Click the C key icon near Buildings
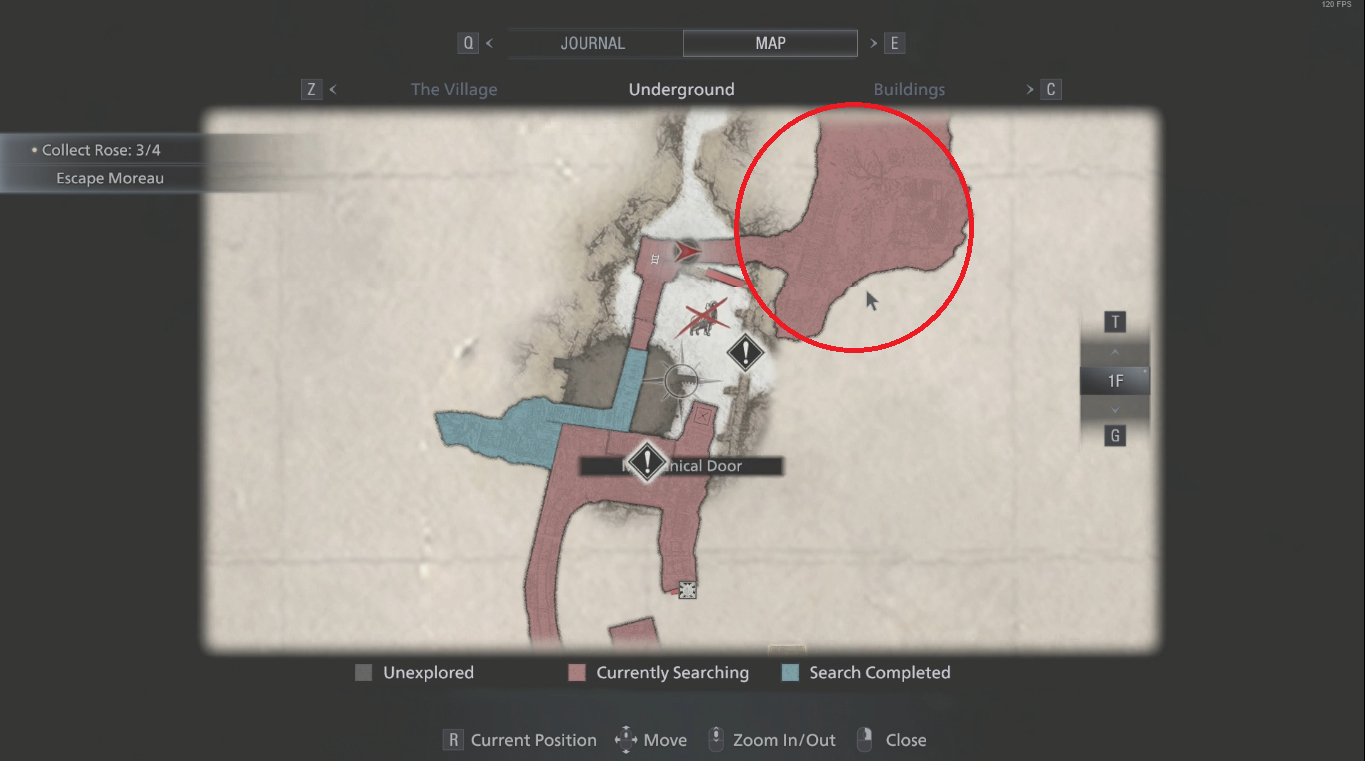1365x761 pixels. 1051,89
